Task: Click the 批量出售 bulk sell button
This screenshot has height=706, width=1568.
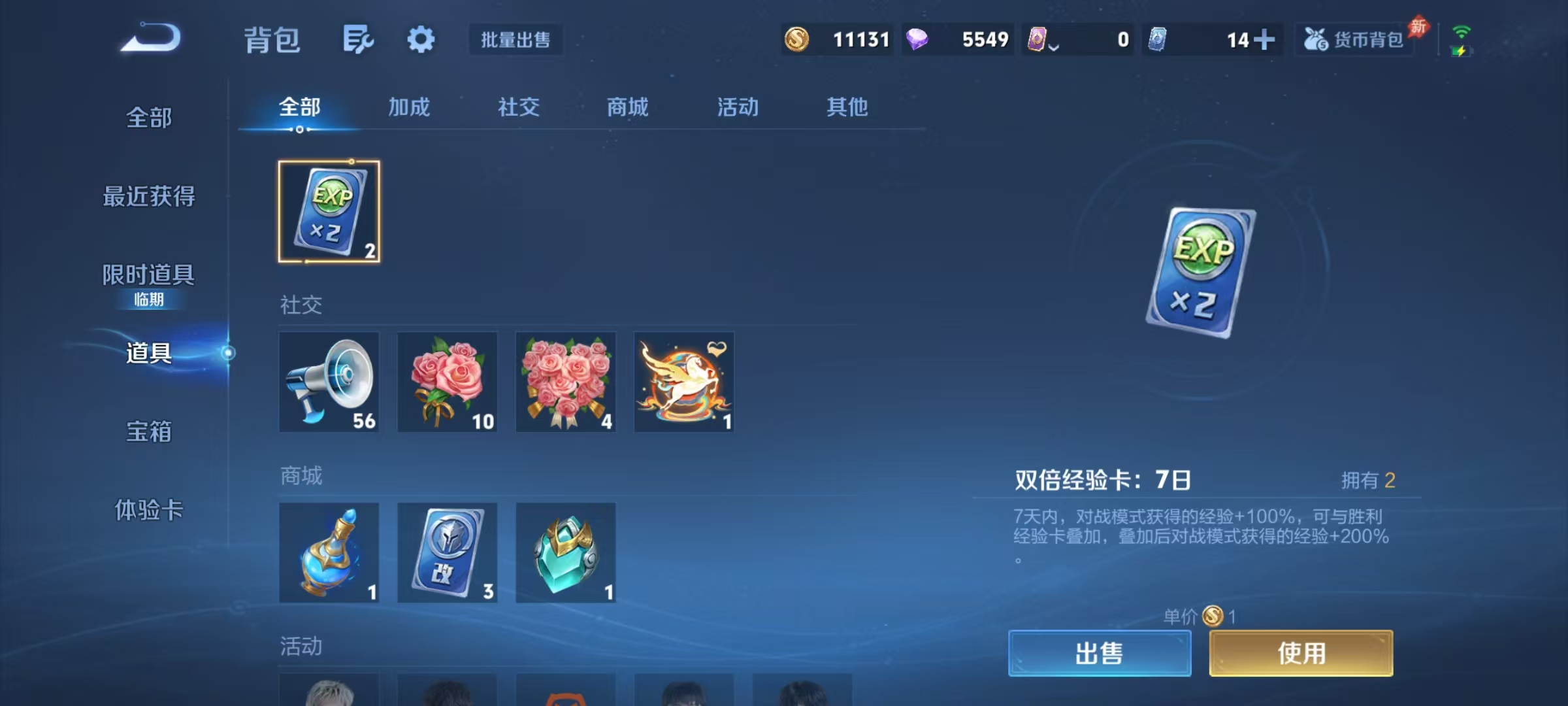Action: [515, 39]
